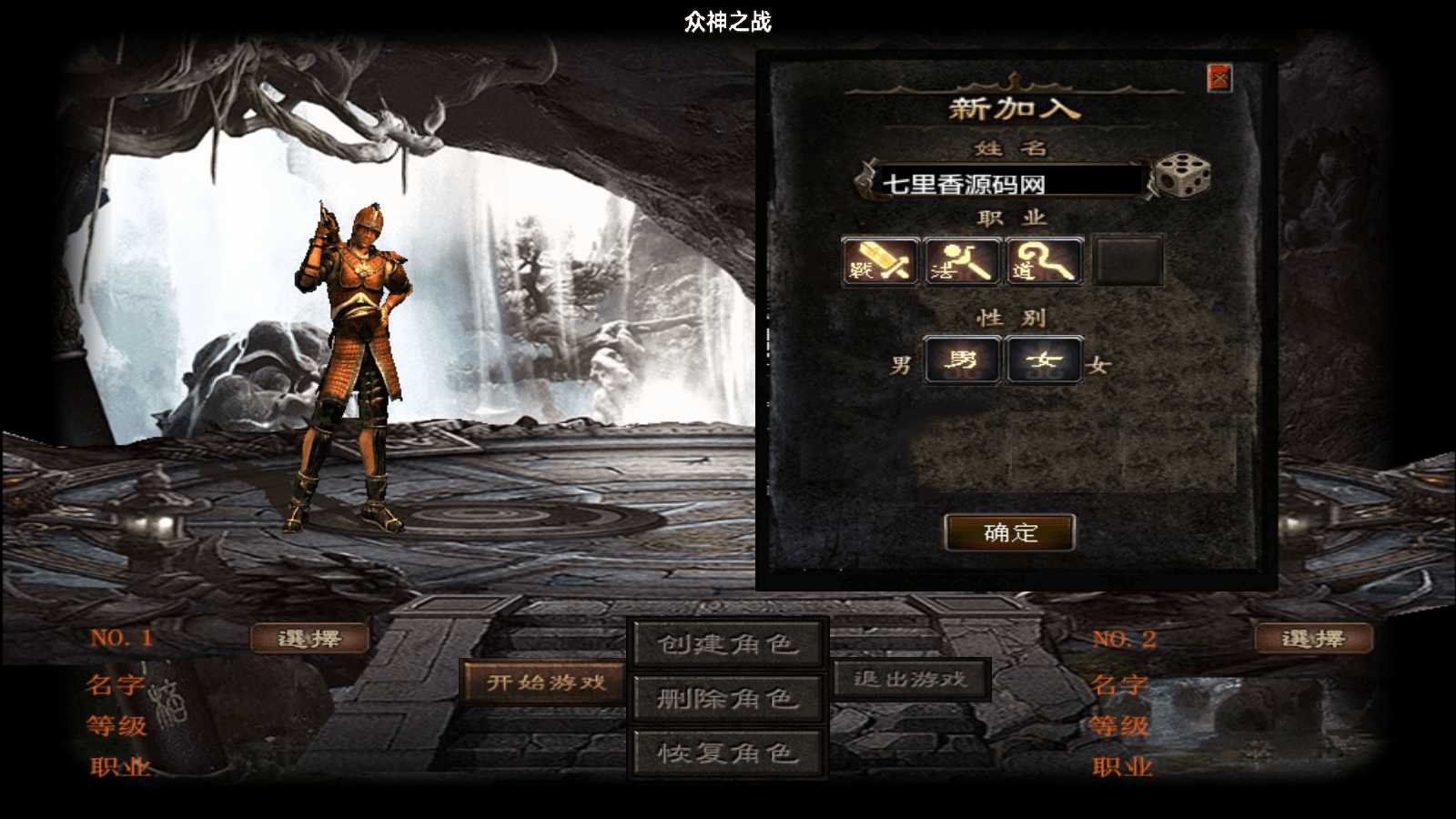Viewport: 1456px width, 819px height.
Task: Click 恢复角色 to restore a character
Action: 725,753
